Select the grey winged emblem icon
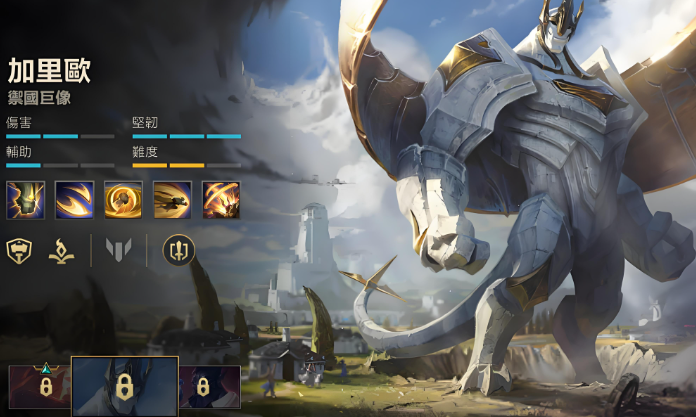Image resolution: width=696 pixels, height=417 pixels. (x=119, y=250)
